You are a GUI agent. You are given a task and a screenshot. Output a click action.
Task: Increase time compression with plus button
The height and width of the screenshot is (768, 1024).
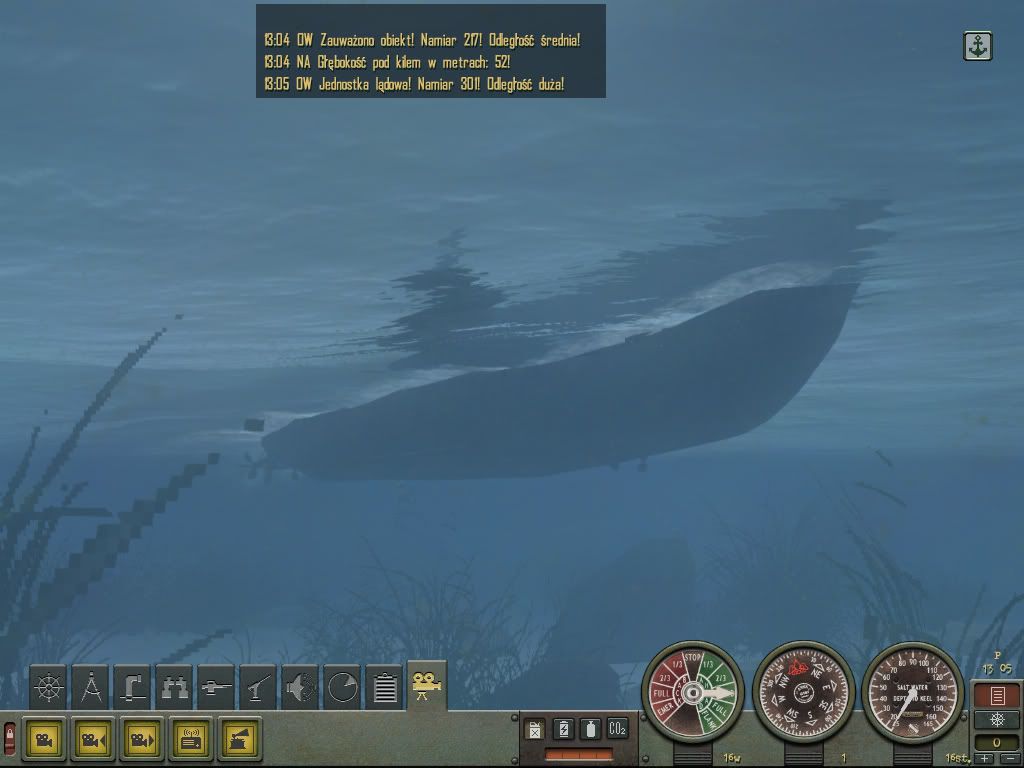click(x=985, y=759)
